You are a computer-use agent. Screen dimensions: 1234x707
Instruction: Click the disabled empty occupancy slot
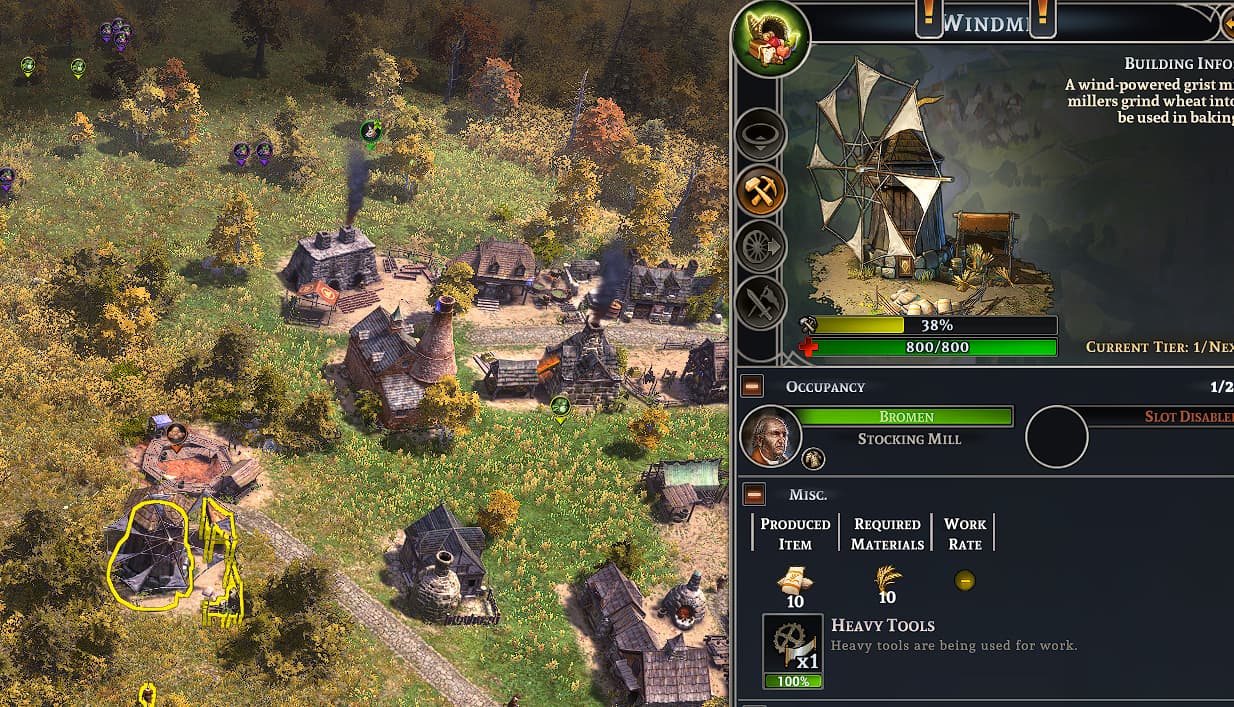click(1056, 437)
